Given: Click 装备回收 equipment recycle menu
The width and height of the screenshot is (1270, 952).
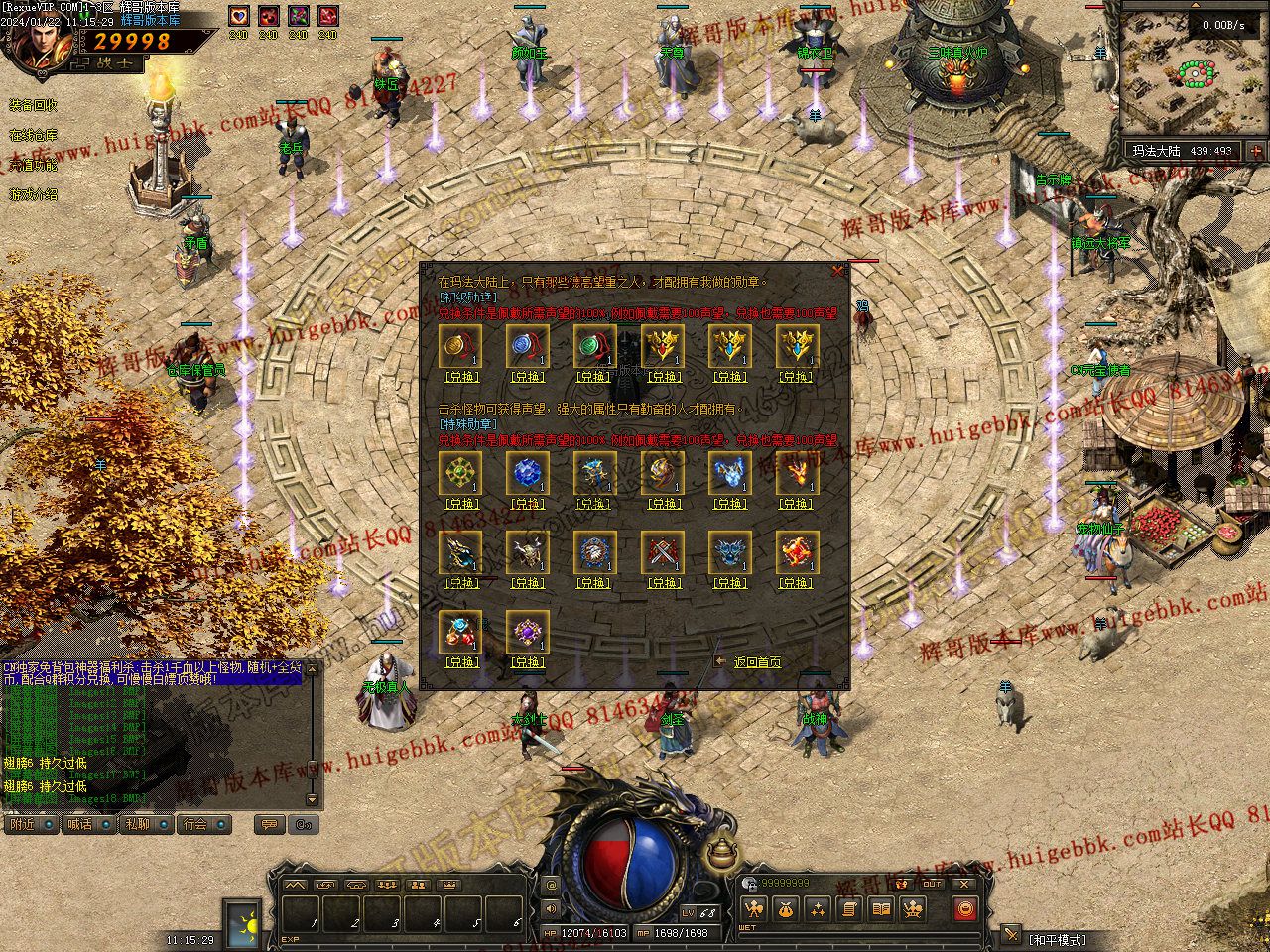Looking at the screenshot, I should click(x=33, y=105).
